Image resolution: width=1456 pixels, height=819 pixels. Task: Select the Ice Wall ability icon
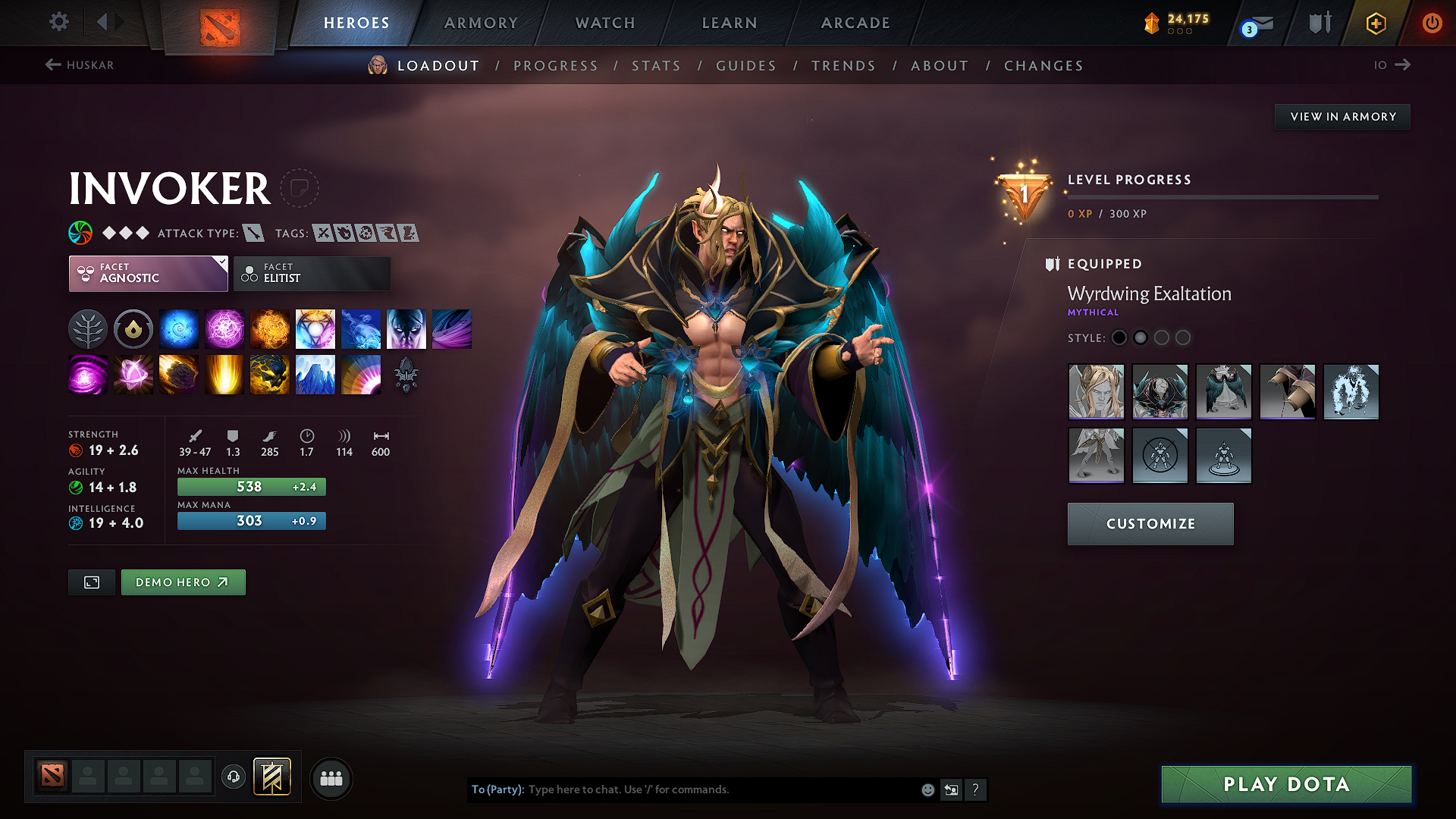tap(315, 374)
